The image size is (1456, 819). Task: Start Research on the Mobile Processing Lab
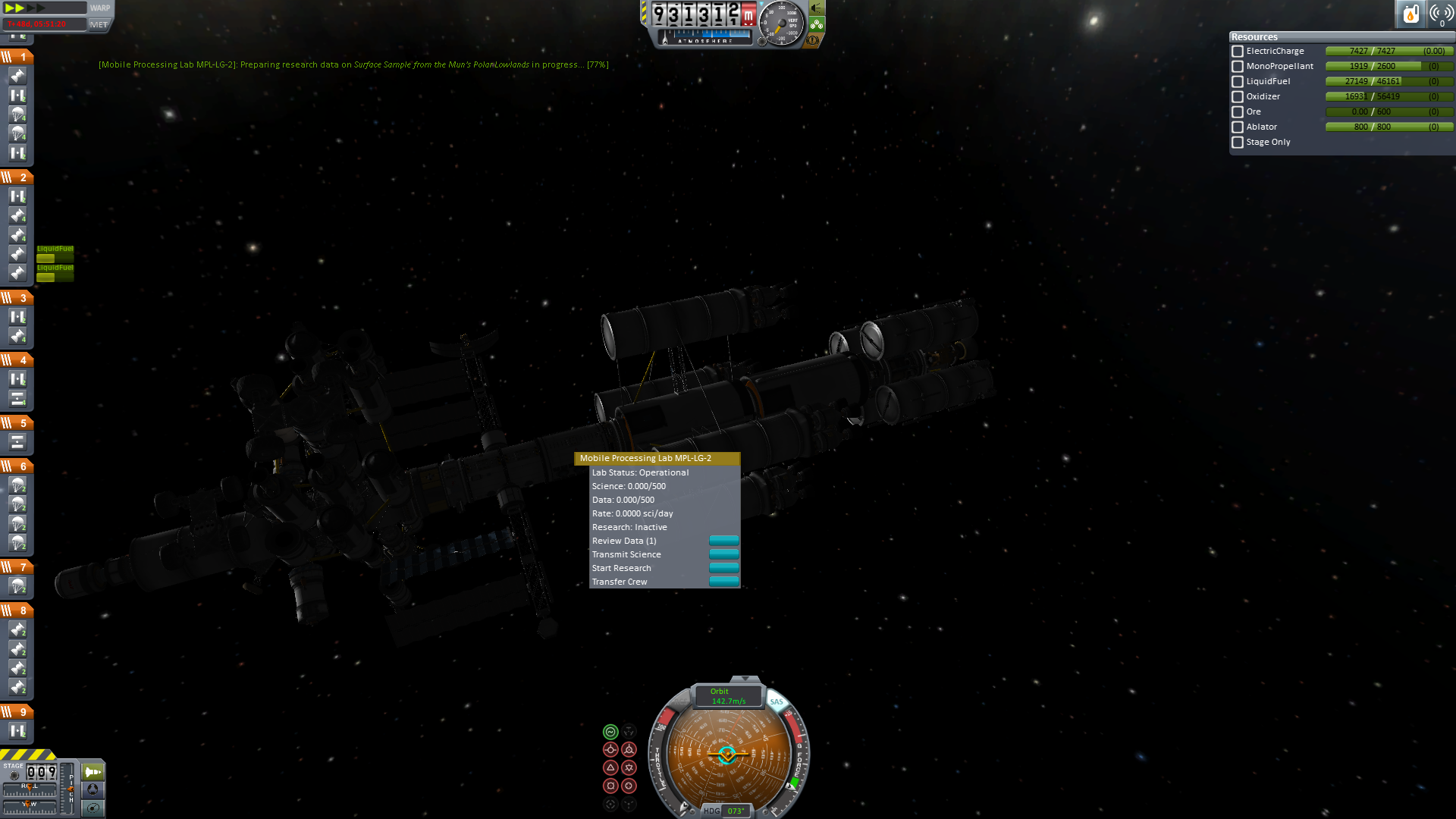pyautogui.click(x=723, y=568)
